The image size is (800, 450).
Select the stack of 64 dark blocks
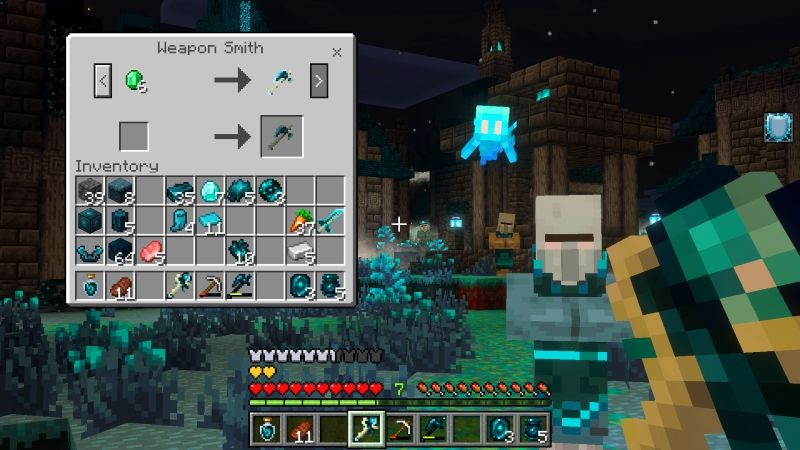(x=121, y=251)
